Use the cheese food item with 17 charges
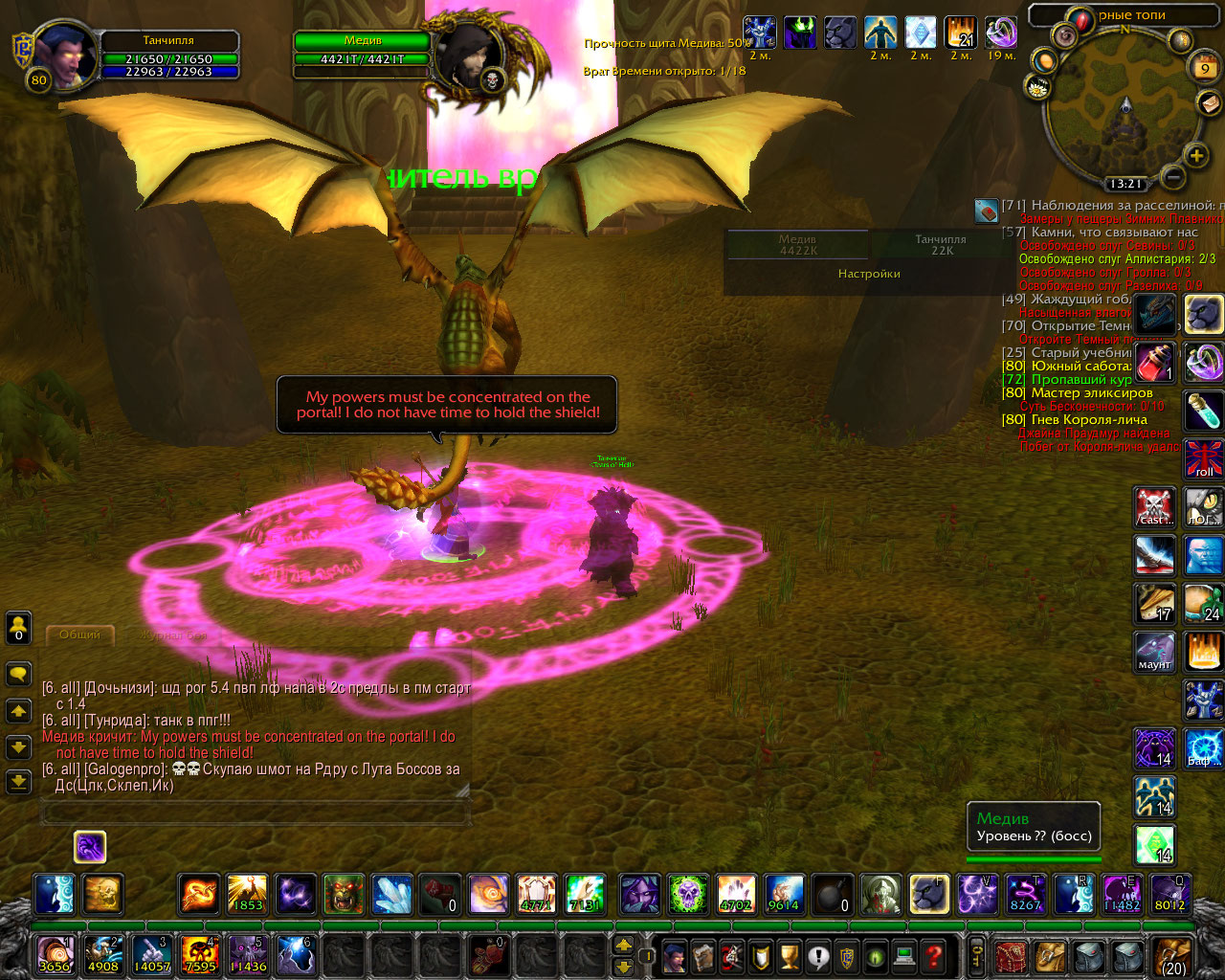The width and height of the screenshot is (1225, 980). pos(1155,603)
